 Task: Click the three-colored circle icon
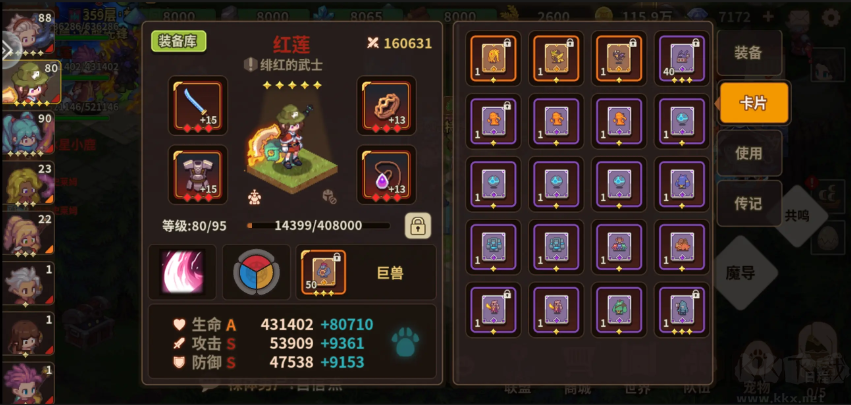(255, 272)
